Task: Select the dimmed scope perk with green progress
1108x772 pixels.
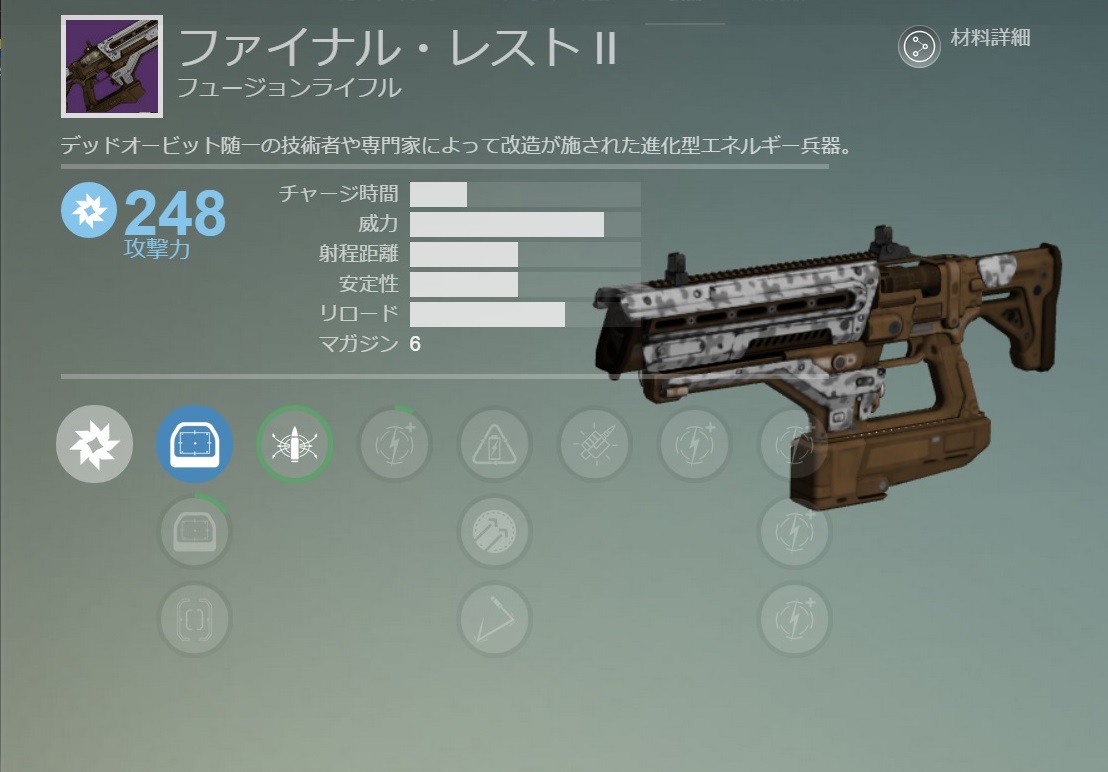Action: (195, 532)
